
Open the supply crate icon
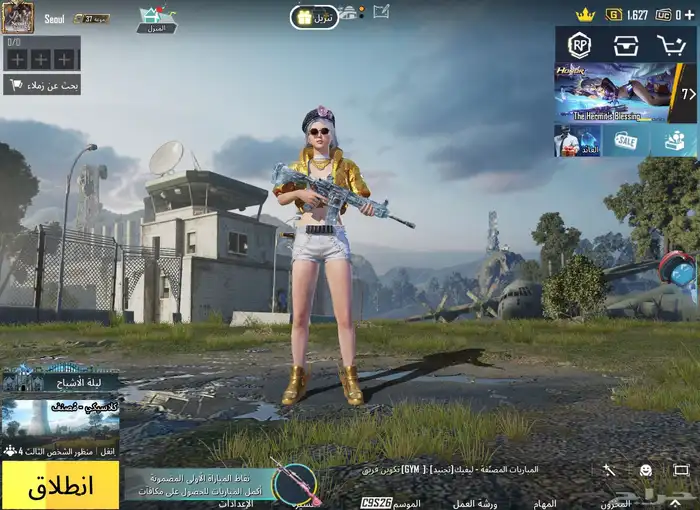(x=626, y=45)
